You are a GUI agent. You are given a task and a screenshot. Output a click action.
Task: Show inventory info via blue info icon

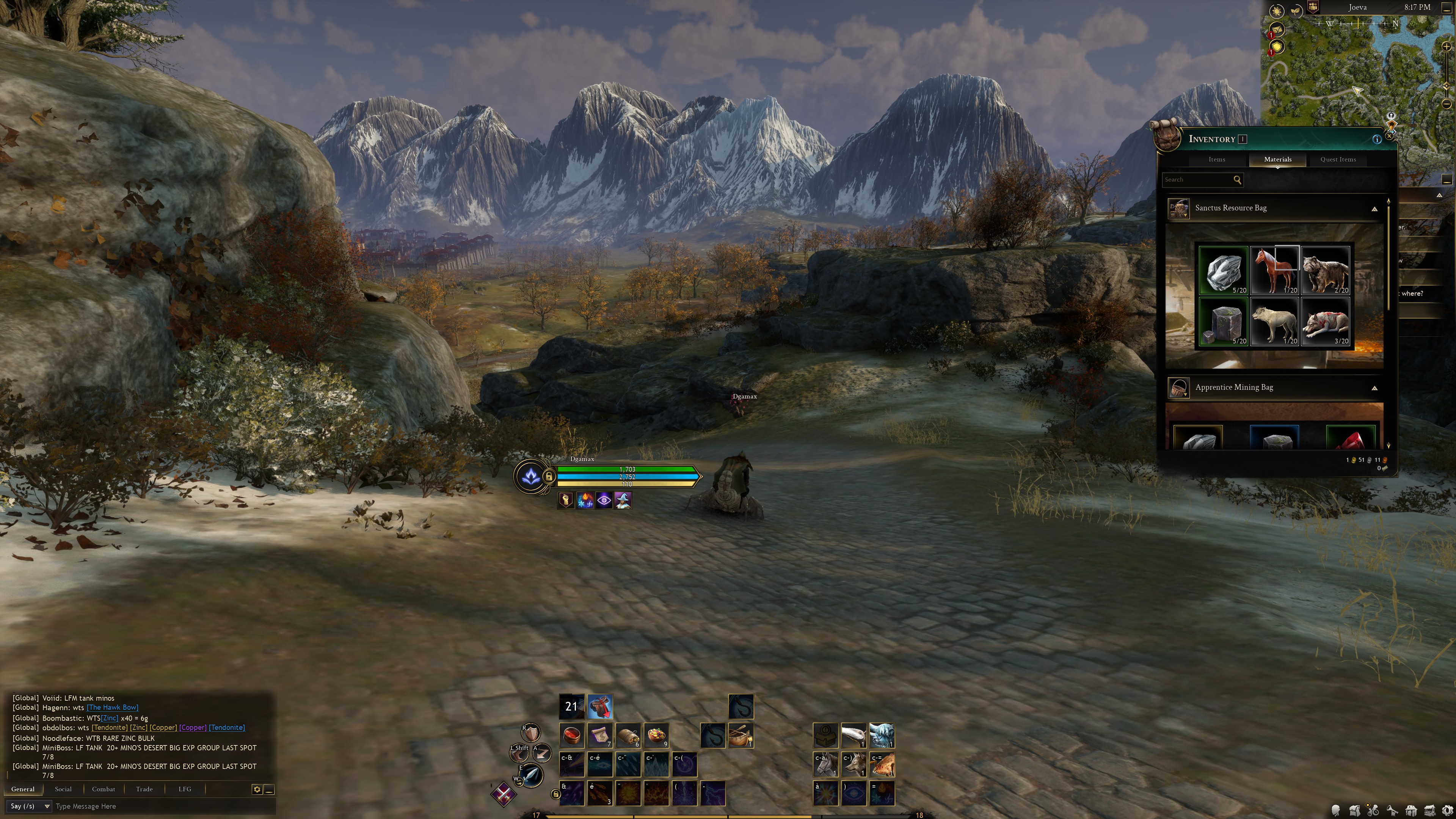(x=1377, y=139)
